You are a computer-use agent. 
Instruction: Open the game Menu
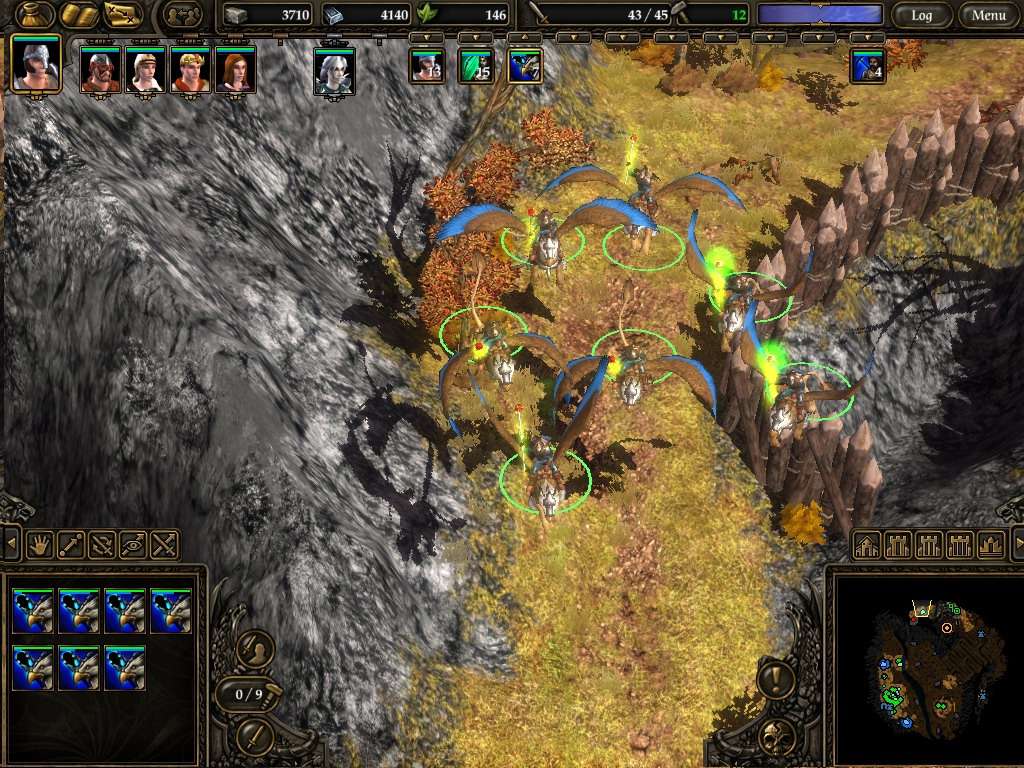(x=988, y=15)
